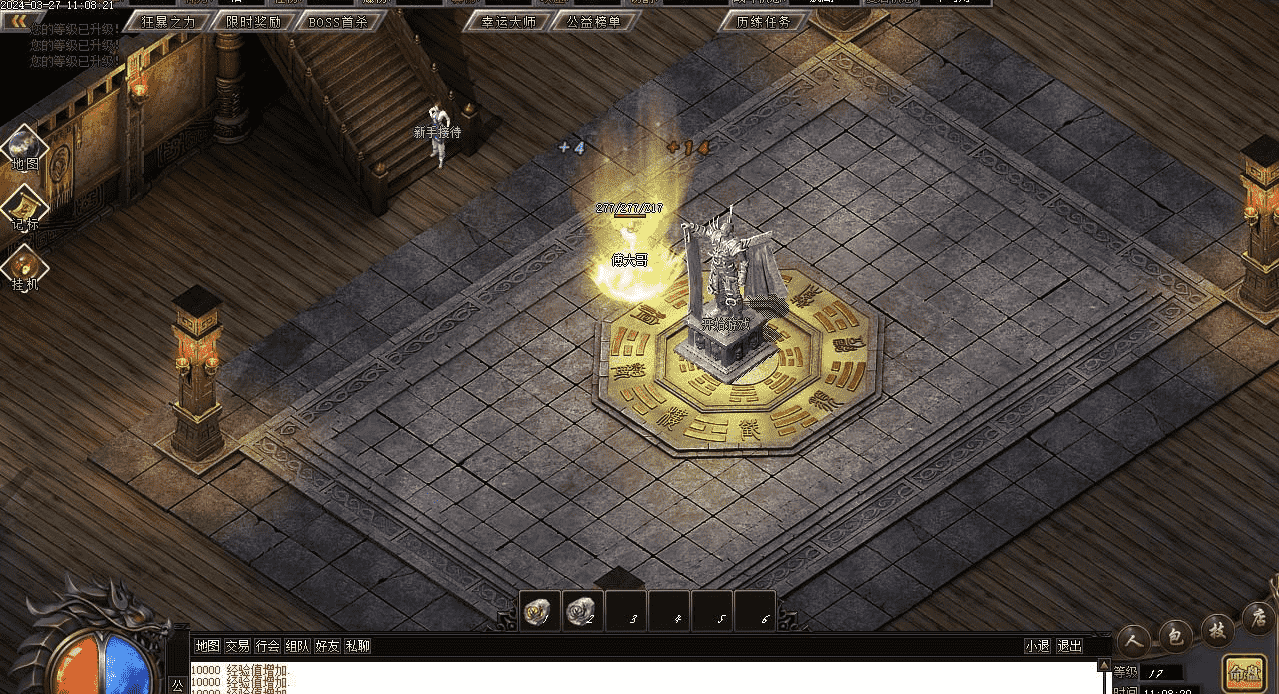Open the BOSS首杀 panel

click(338, 21)
